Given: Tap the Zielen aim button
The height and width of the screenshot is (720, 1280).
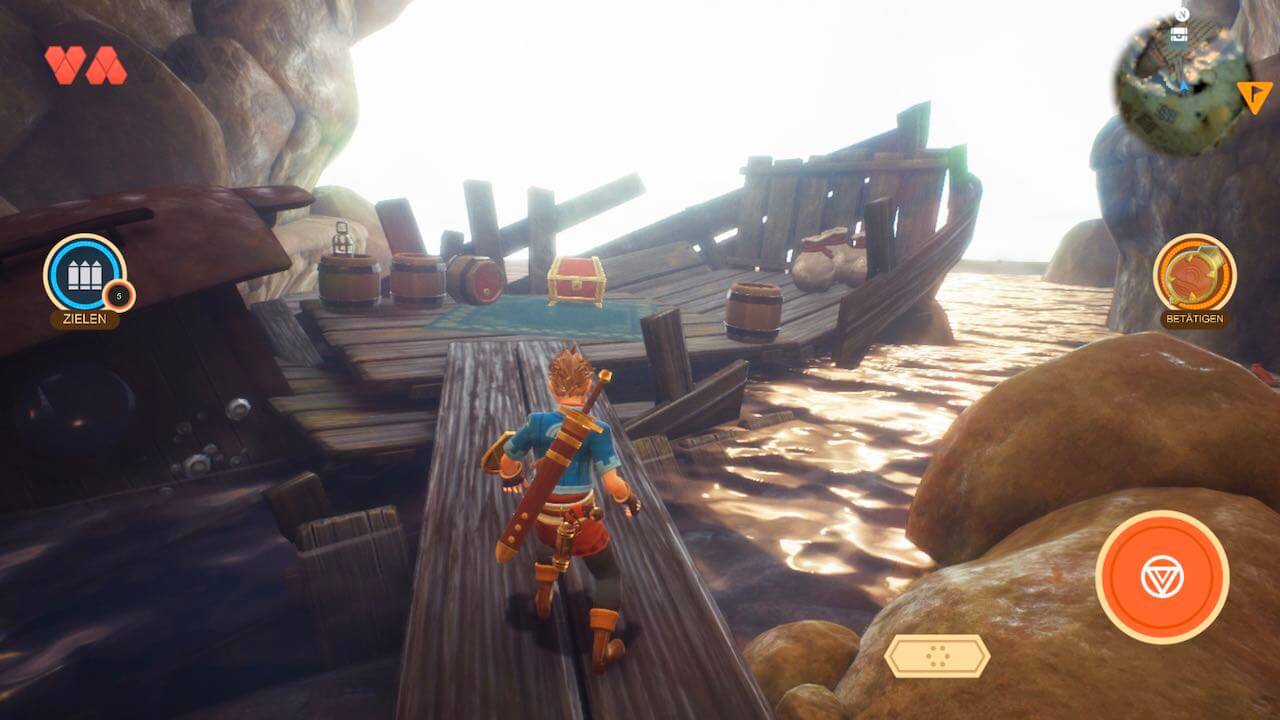Looking at the screenshot, I should click(85, 273).
